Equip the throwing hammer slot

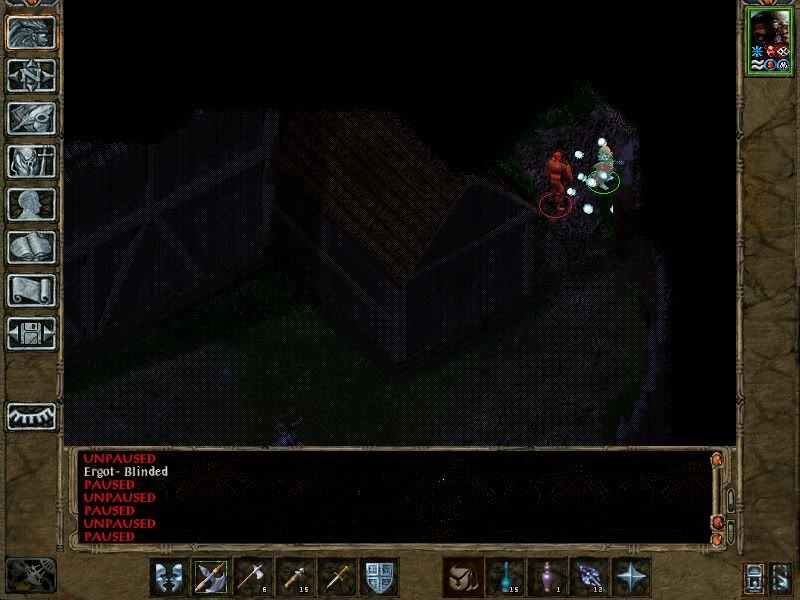[295, 577]
